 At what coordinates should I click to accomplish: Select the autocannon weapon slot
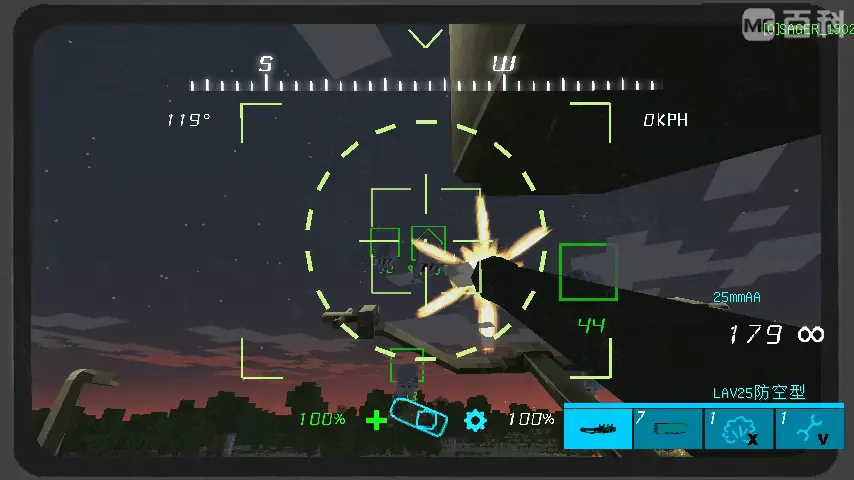click(x=598, y=428)
